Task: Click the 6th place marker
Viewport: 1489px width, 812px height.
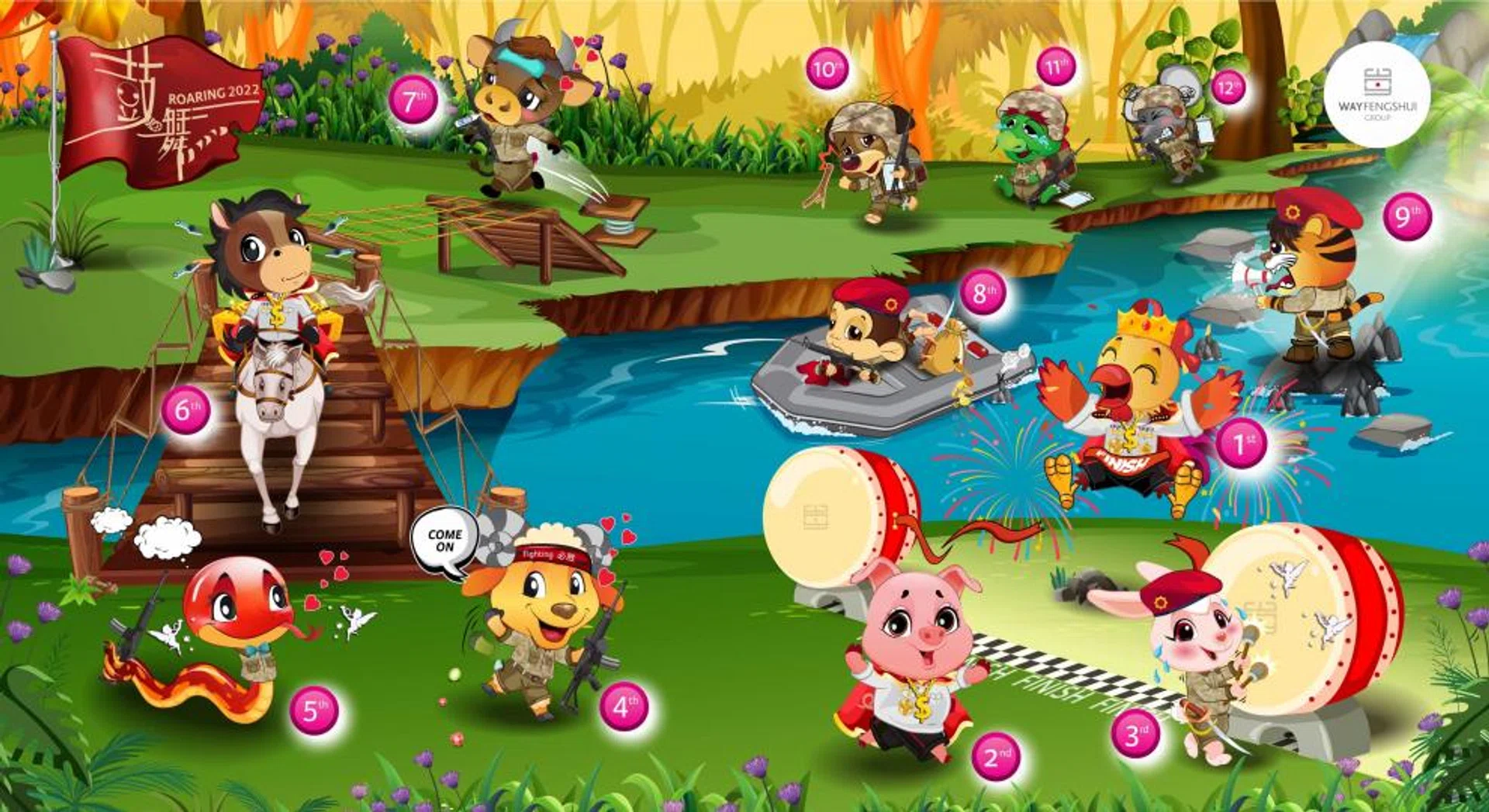Action: pos(186,409)
